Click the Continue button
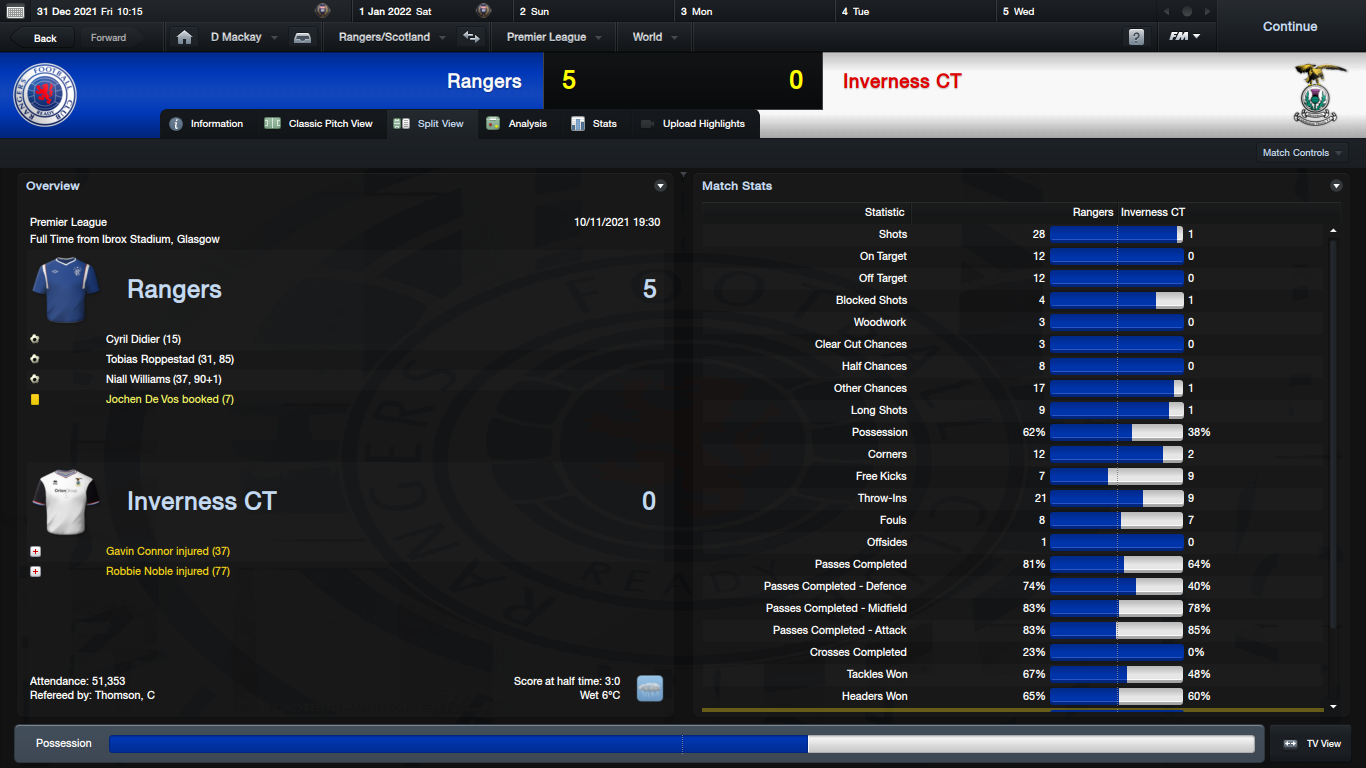Screen dimensions: 1366x768 point(1289,27)
